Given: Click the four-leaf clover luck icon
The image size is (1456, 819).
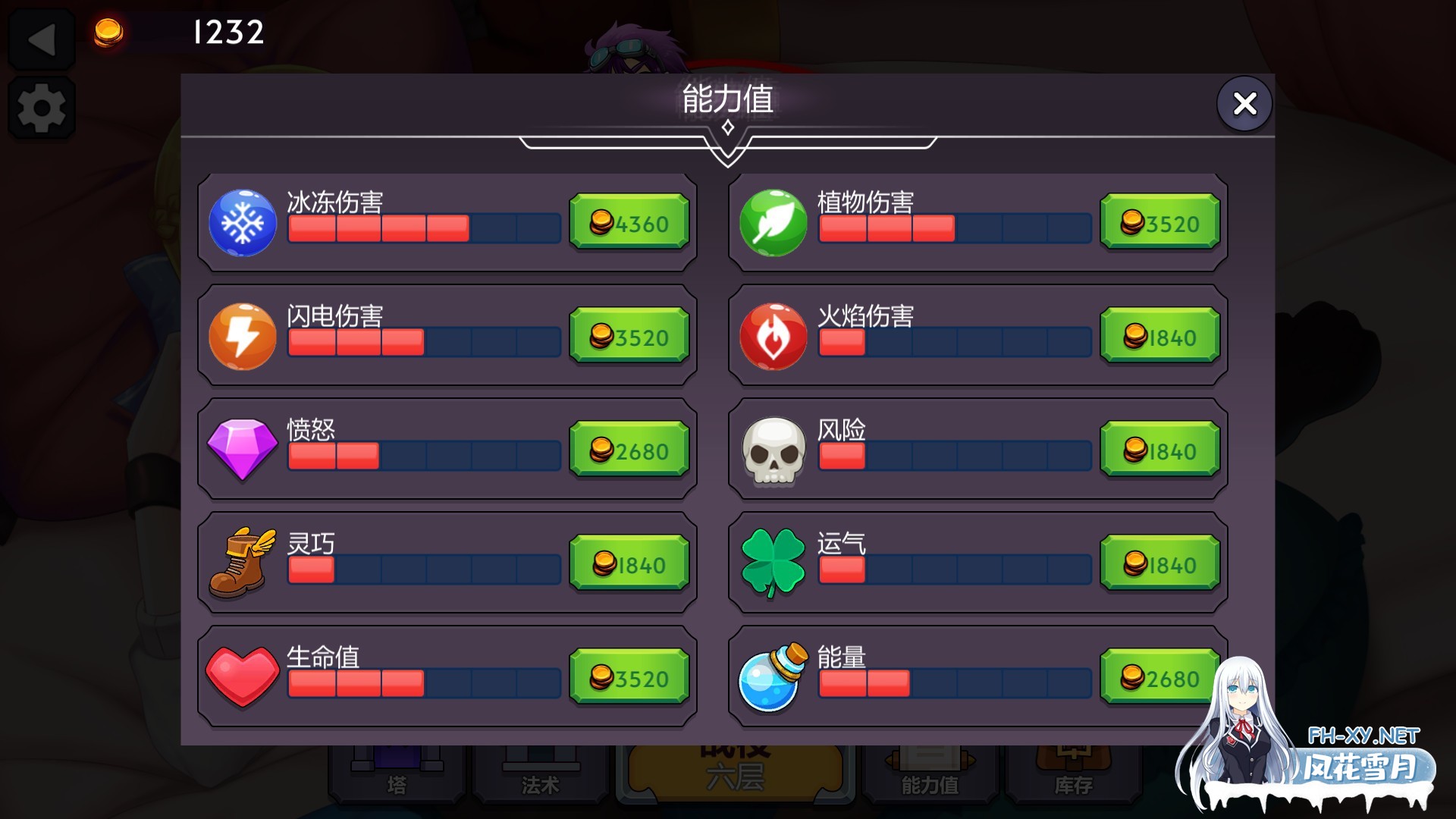Looking at the screenshot, I should tap(773, 563).
